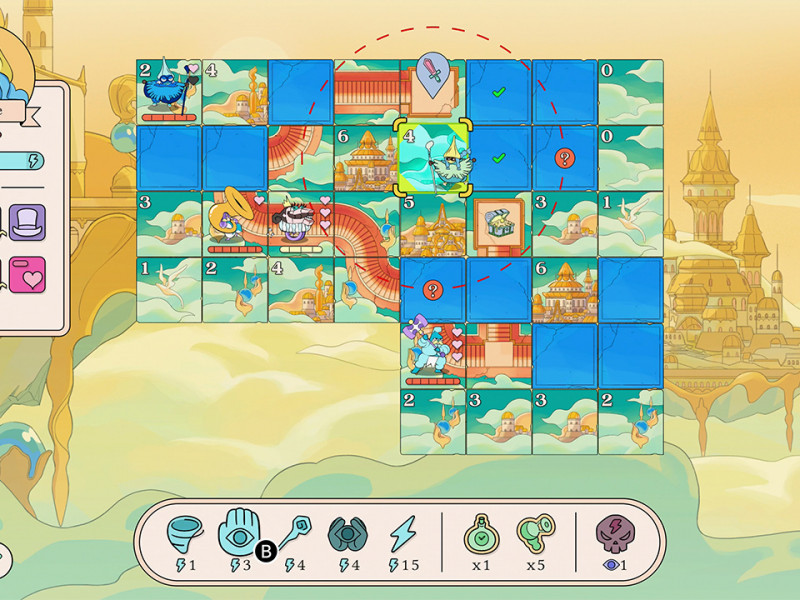
Task: Select the eye-in-hand ability icon
Action: point(239,535)
